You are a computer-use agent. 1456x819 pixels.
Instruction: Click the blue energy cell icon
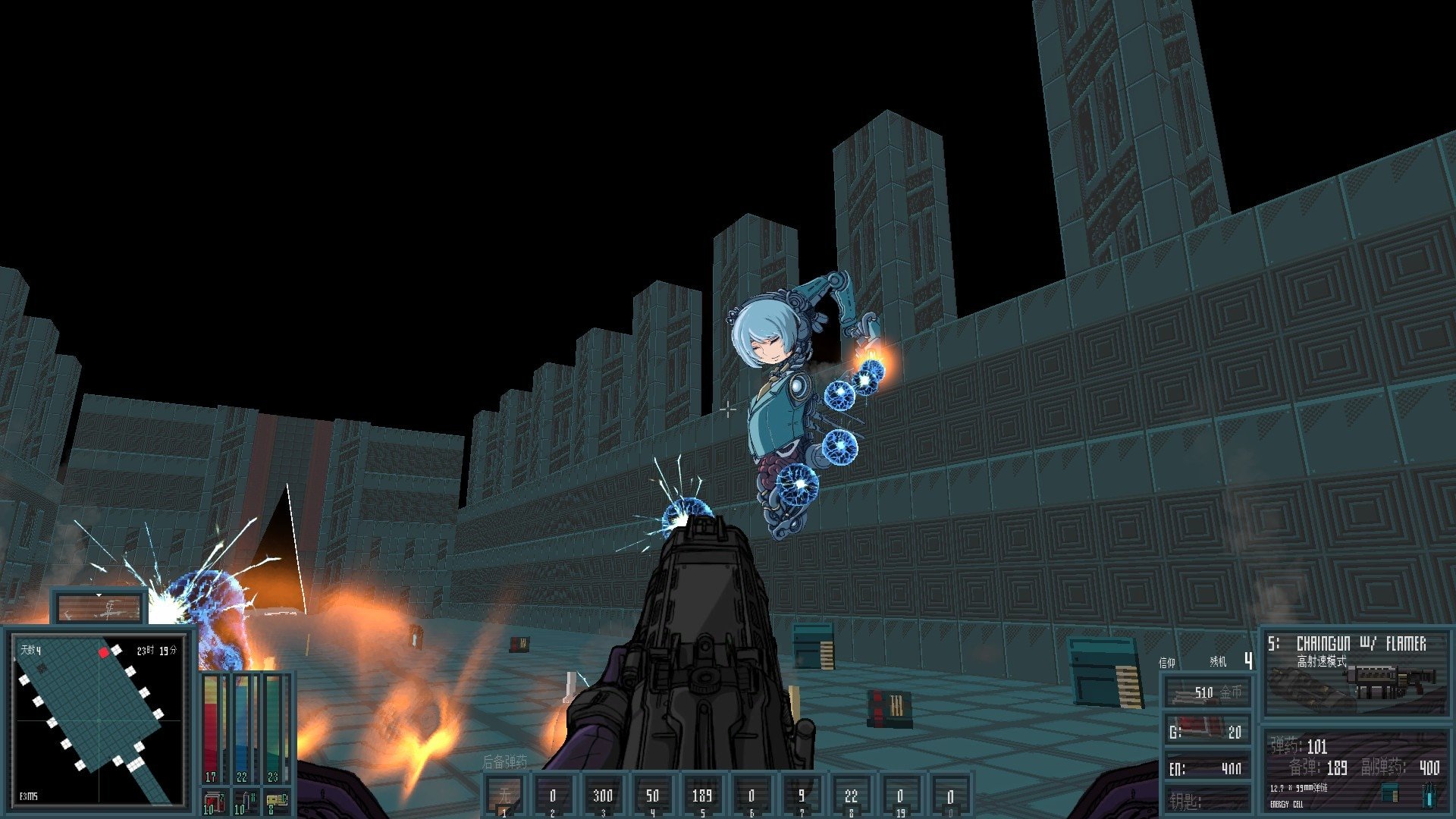(x=1428, y=793)
